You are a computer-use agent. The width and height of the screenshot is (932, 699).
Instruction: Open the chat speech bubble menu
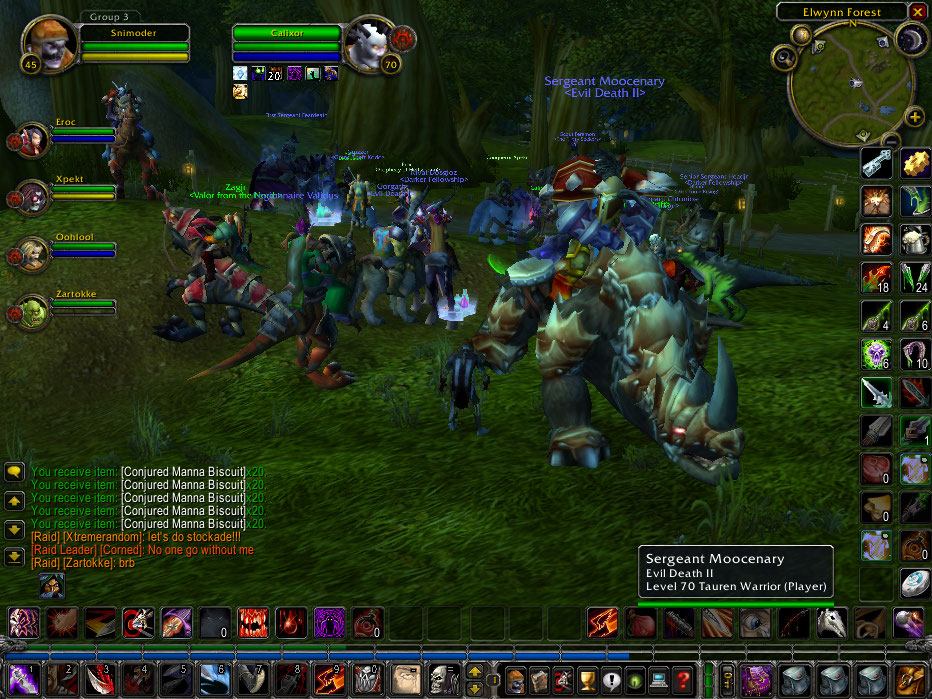pyautogui.click(x=15, y=470)
